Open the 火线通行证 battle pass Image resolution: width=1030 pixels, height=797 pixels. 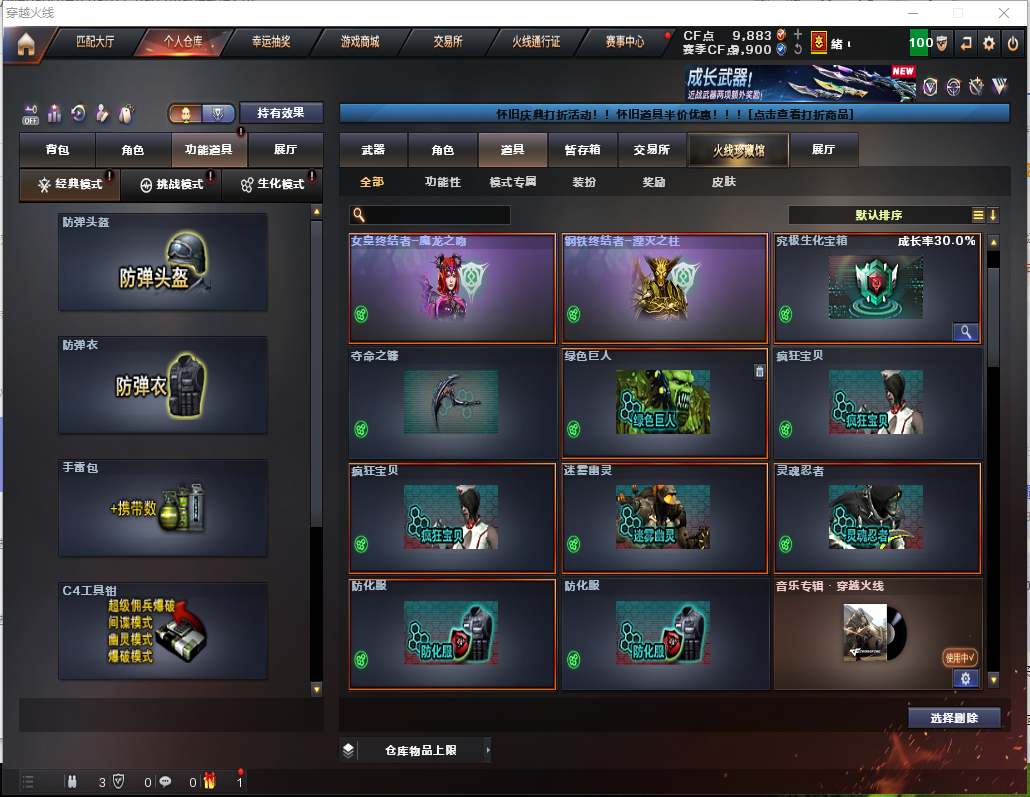536,42
